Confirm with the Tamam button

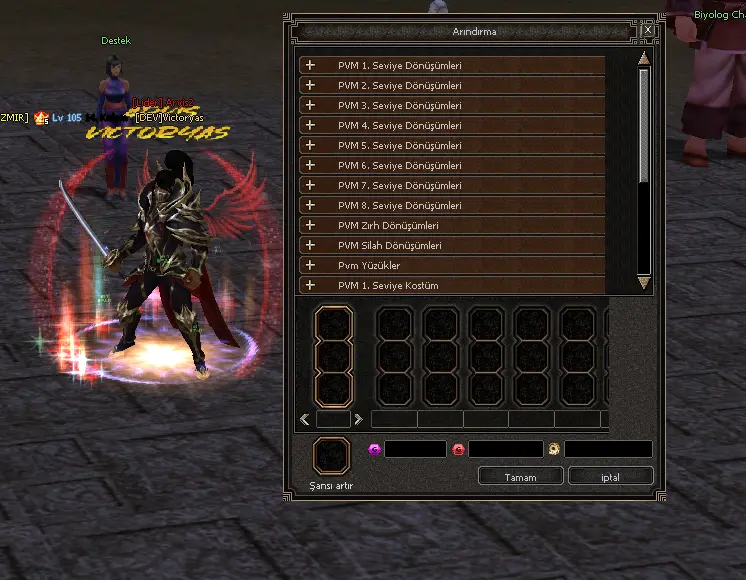point(520,477)
